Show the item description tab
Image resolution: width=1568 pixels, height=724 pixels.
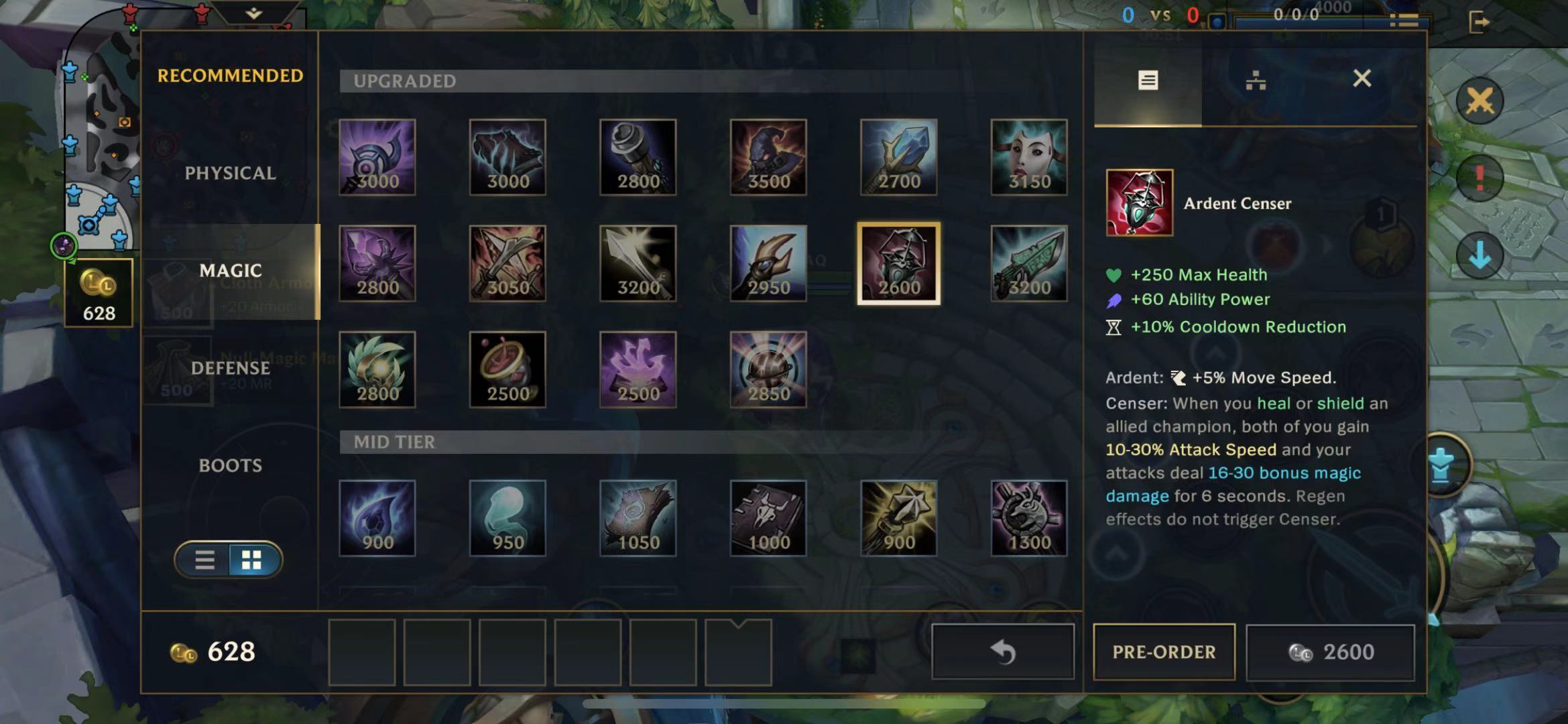[1148, 81]
